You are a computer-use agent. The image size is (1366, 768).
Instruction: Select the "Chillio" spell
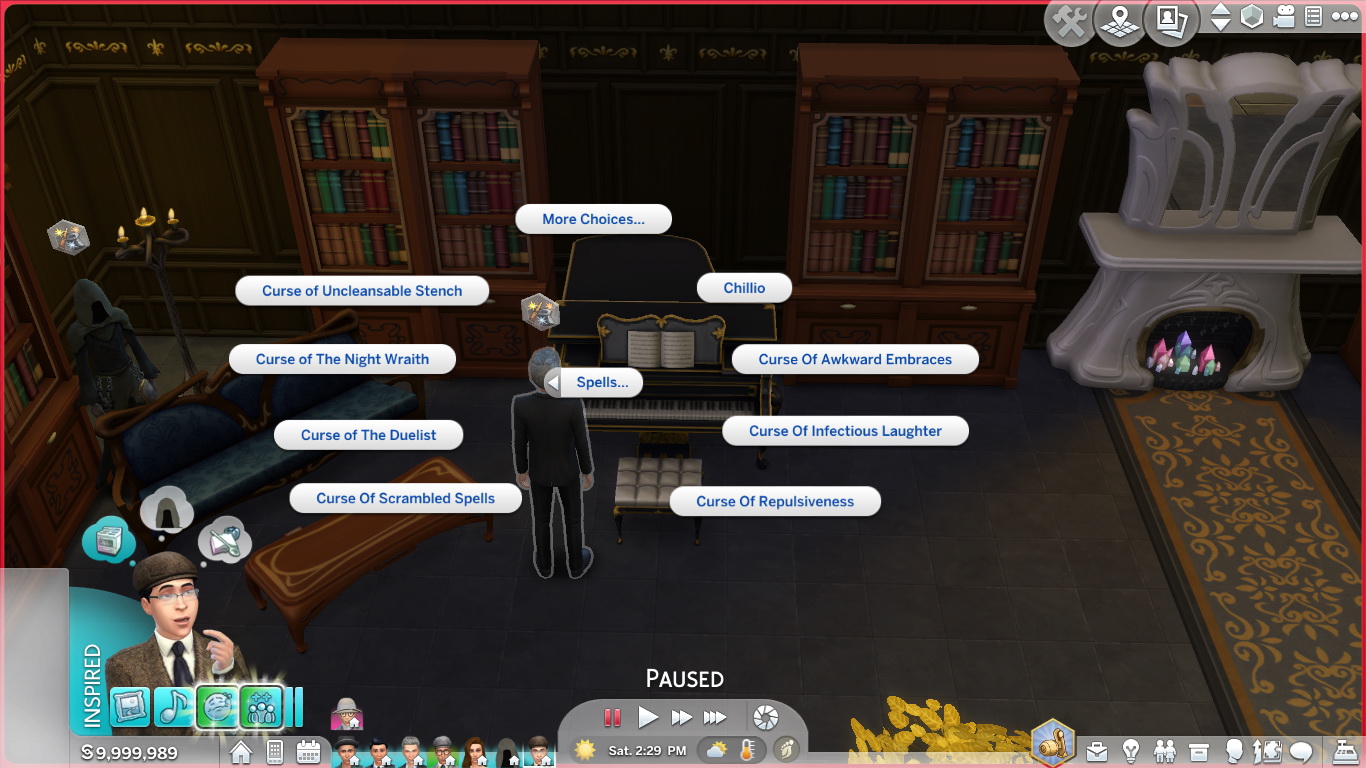tap(744, 287)
